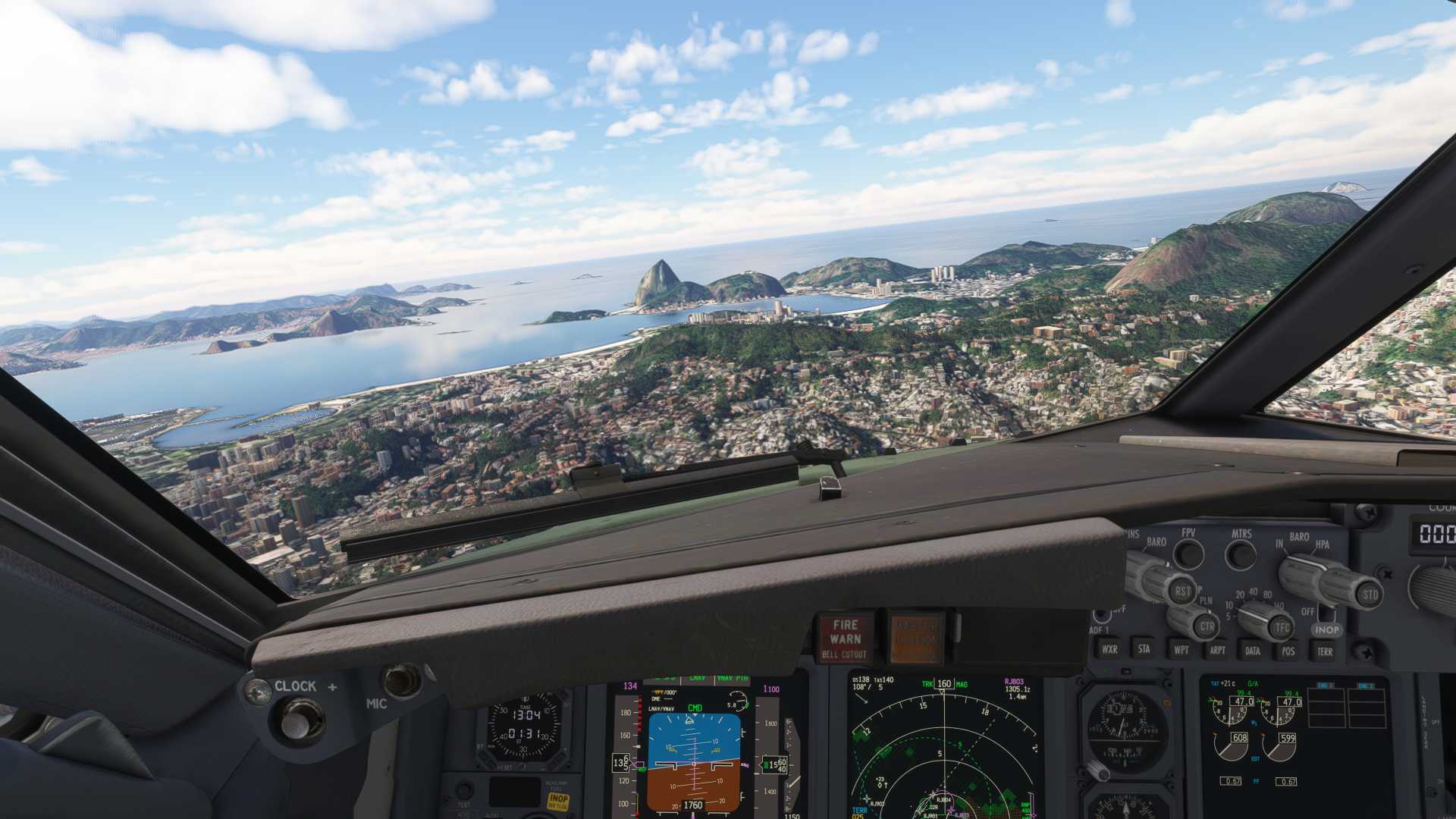Screen dimensions: 1456x819
Task: Activate the TERR terrain display button
Action: [1327, 651]
